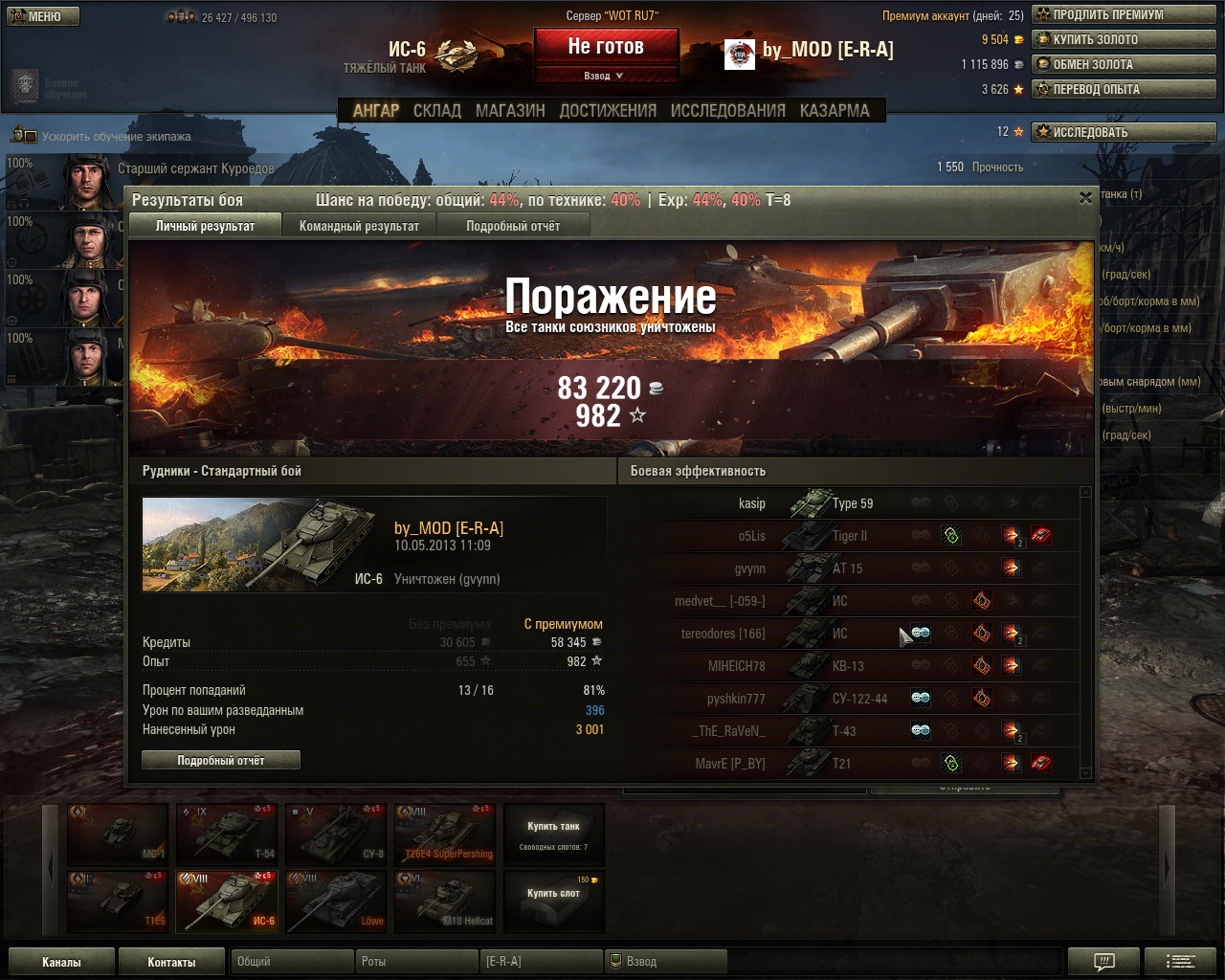
Task: Switch to Командный результат tab
Action: (359, 226)
